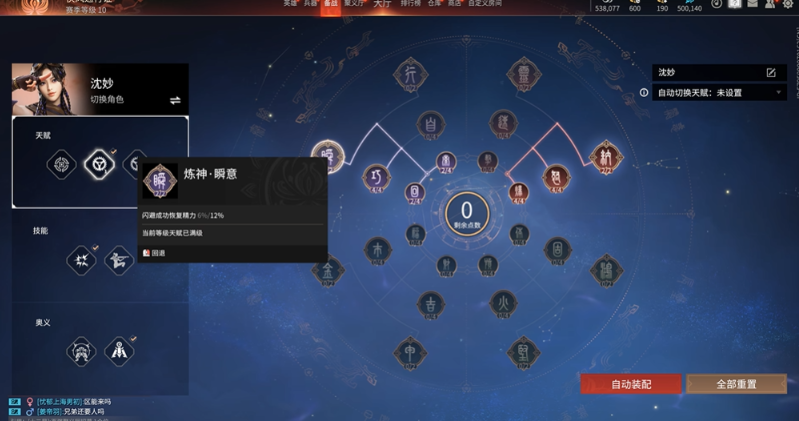Choose the 木 talent node
The image size is (799, 421).
pos(377,247)
